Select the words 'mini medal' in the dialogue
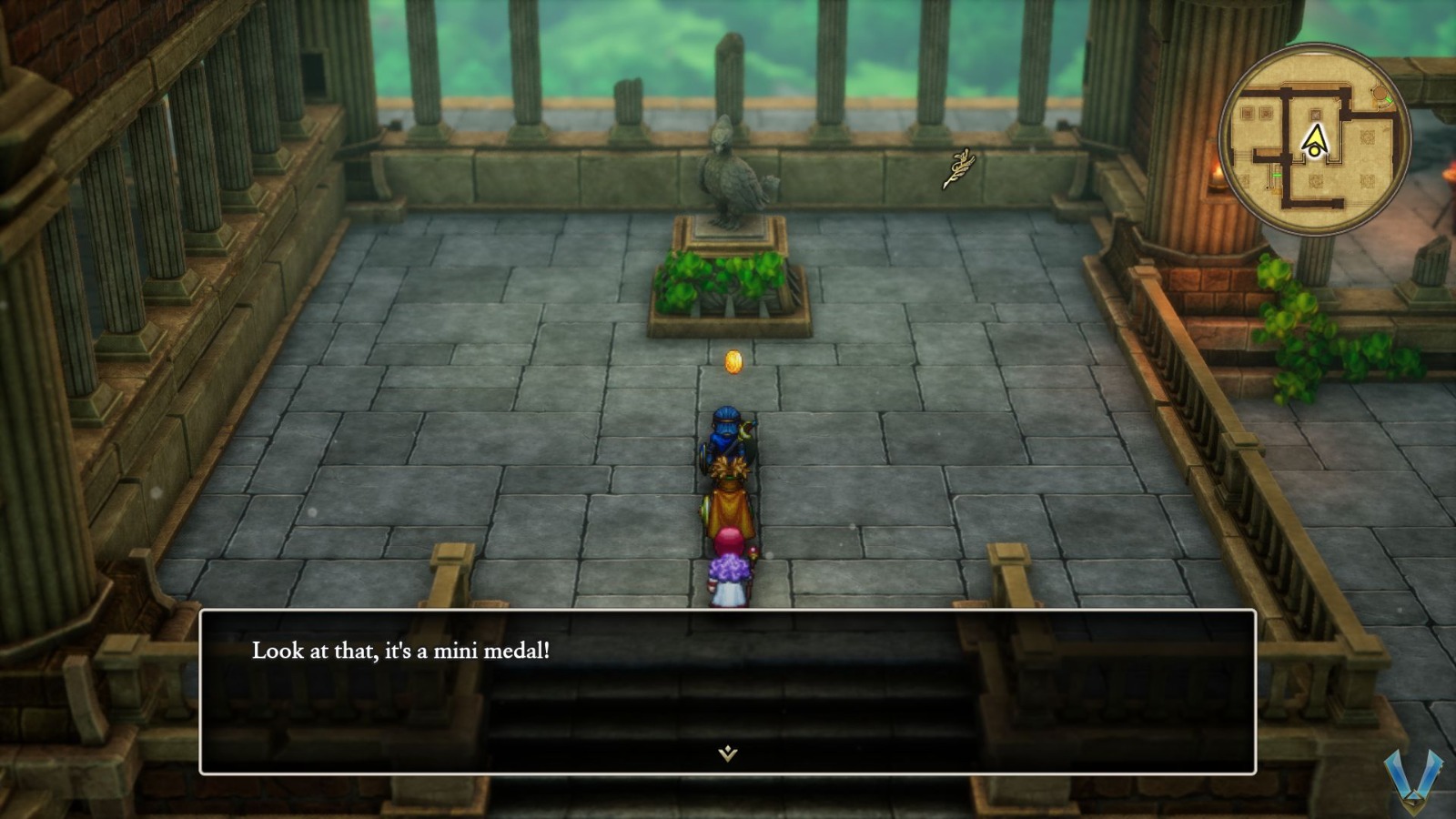The height and width of the screenshot is (819, 1456). [492, 650]
